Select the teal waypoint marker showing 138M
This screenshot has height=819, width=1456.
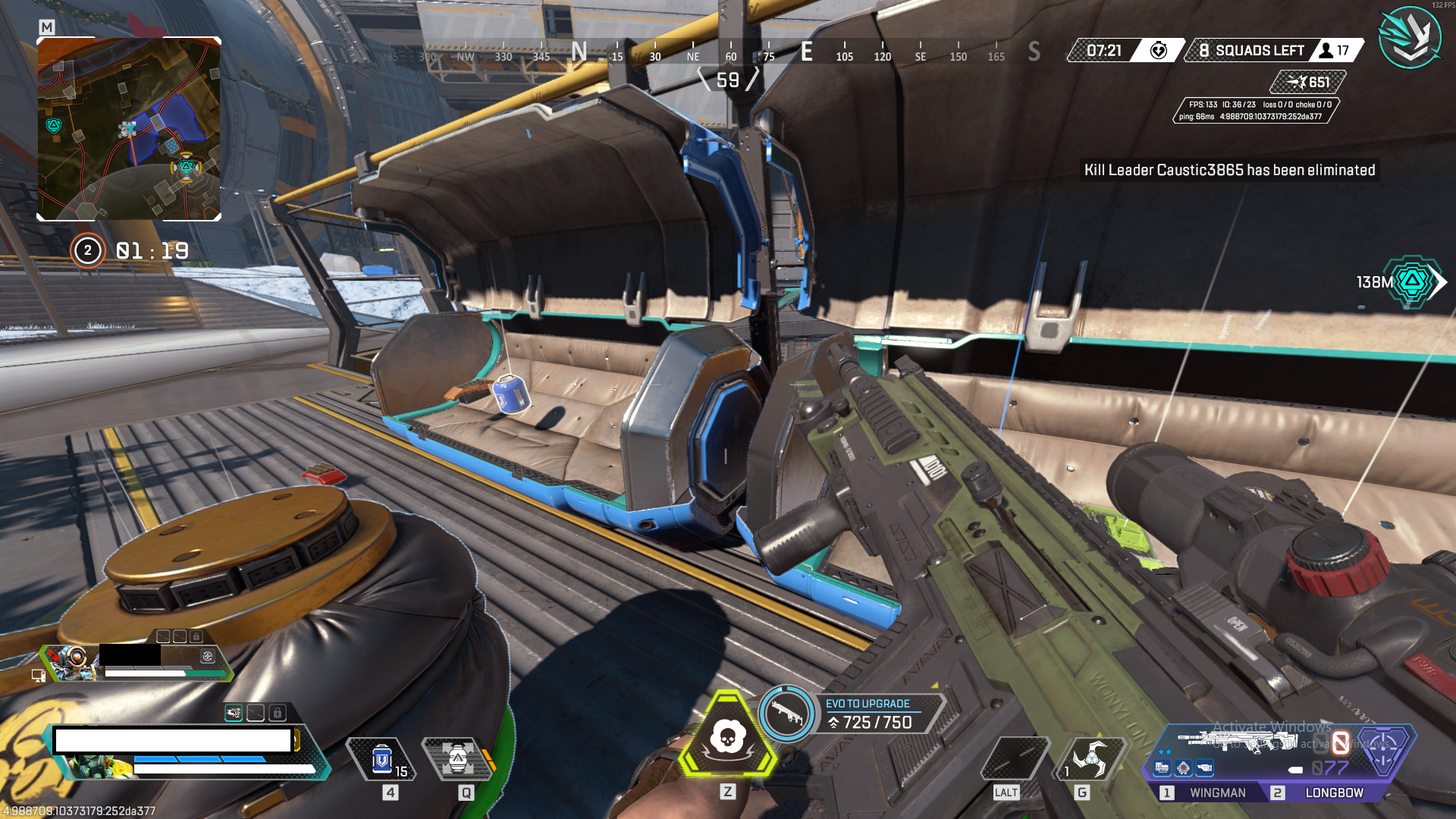1411,282
